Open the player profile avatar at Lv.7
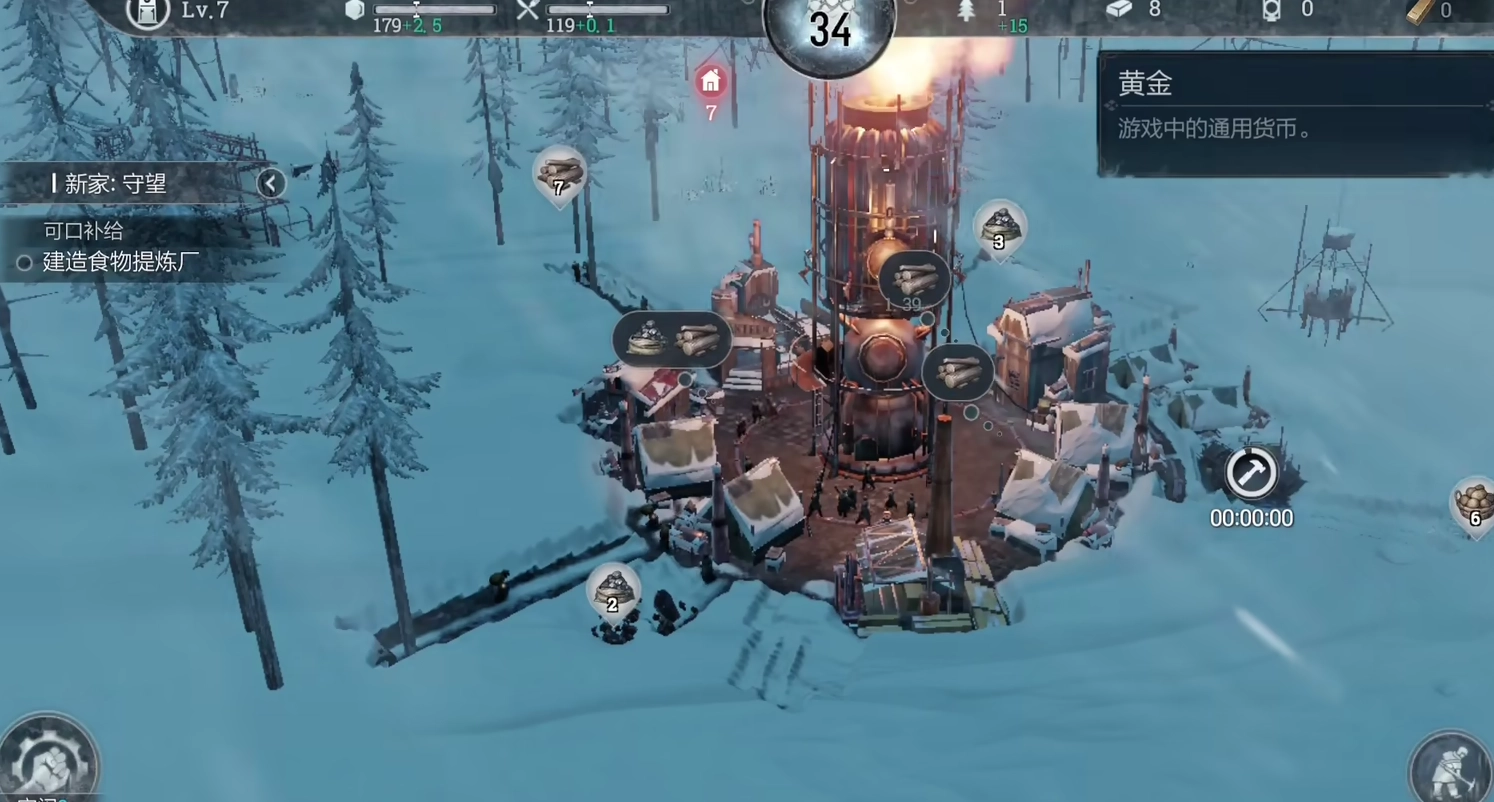1494x802 pixels. tap(148, 12)
